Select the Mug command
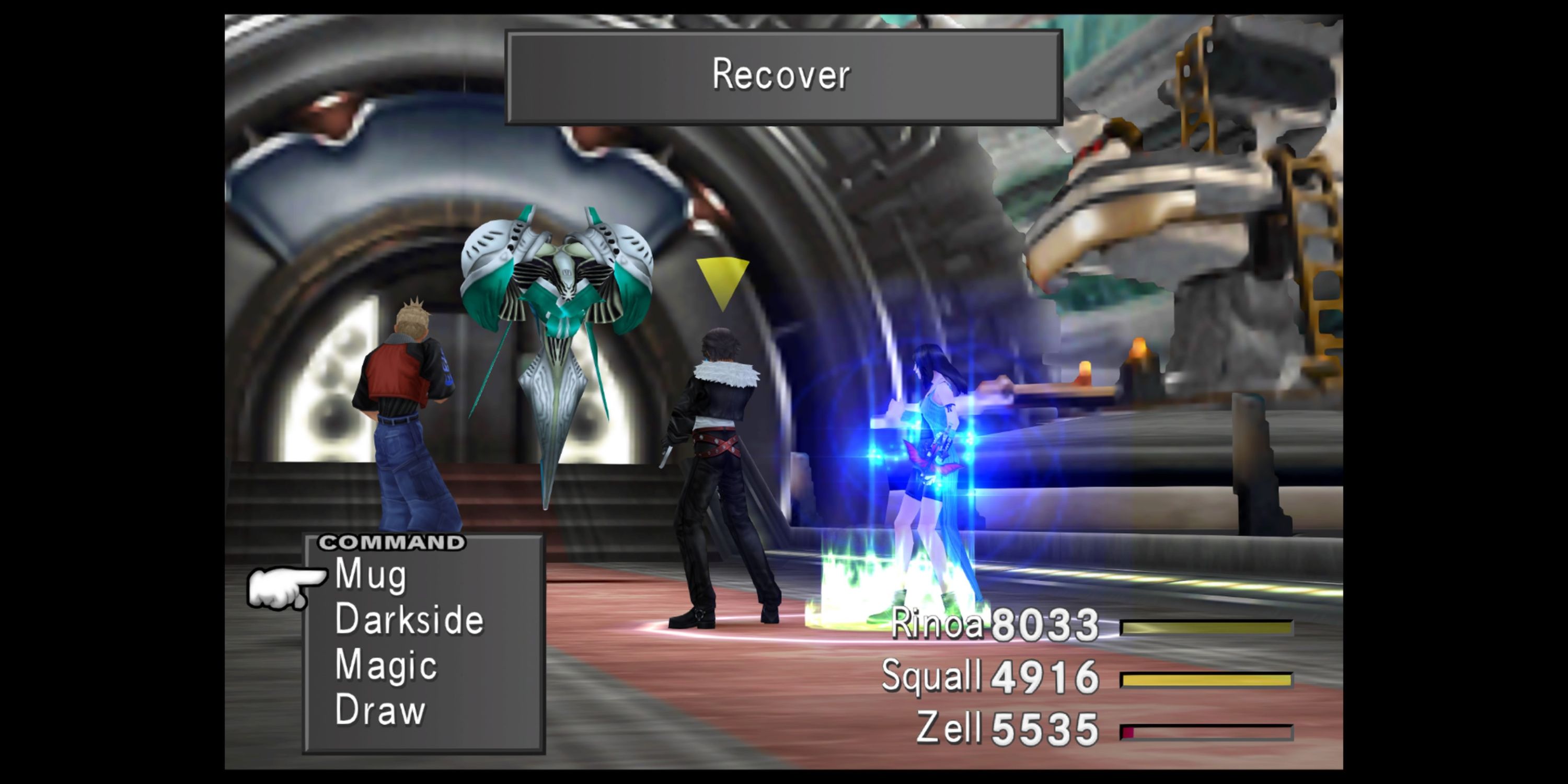1568x784 pixels. pos(371,575)
